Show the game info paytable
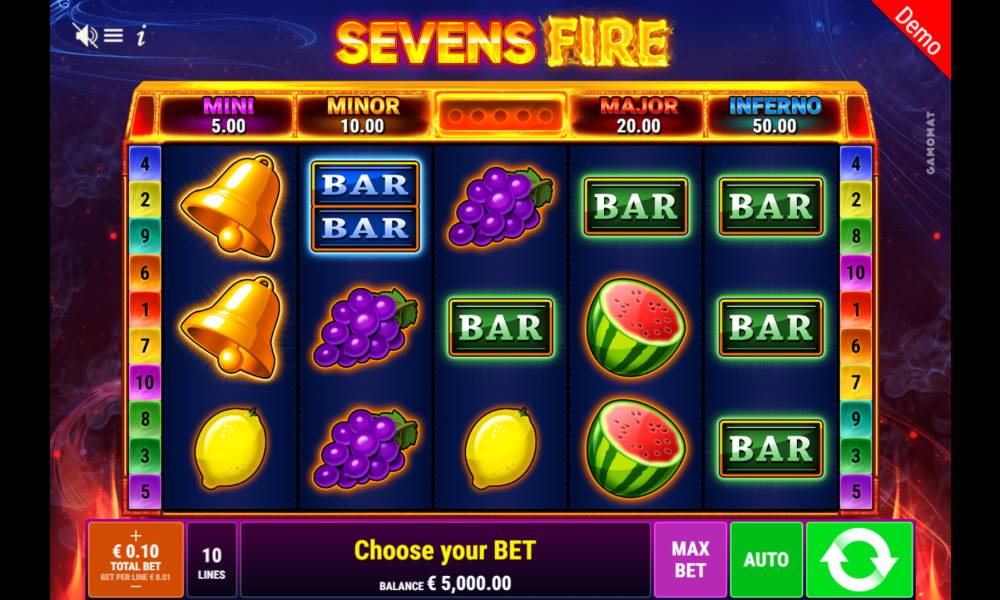 (x=141, y=36)
